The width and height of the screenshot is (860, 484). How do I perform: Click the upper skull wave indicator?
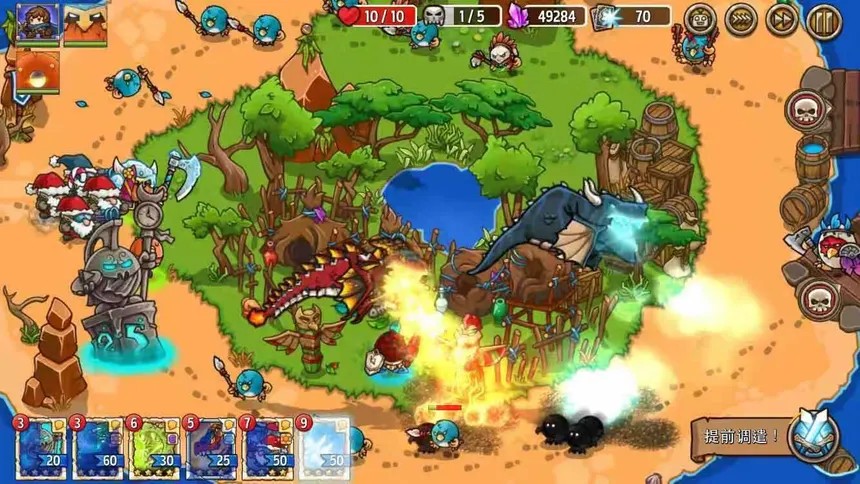(x=806, y=109)
